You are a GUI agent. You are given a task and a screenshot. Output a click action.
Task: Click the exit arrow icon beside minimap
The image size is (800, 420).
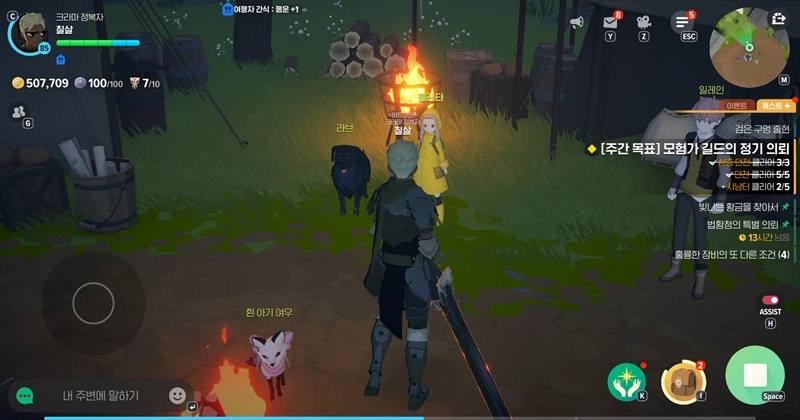click(779, 18)
